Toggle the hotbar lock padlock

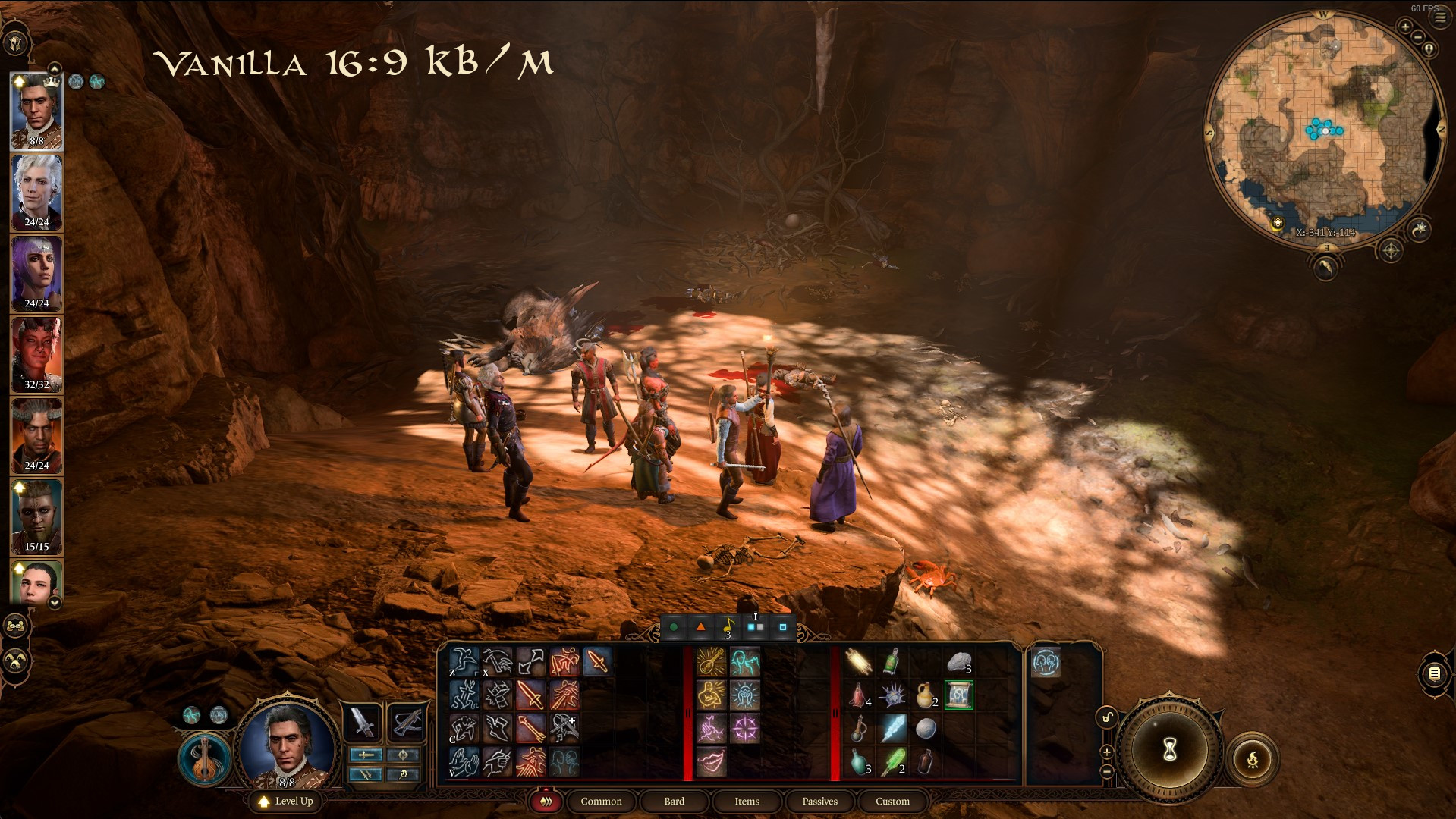coord(1105,717)
